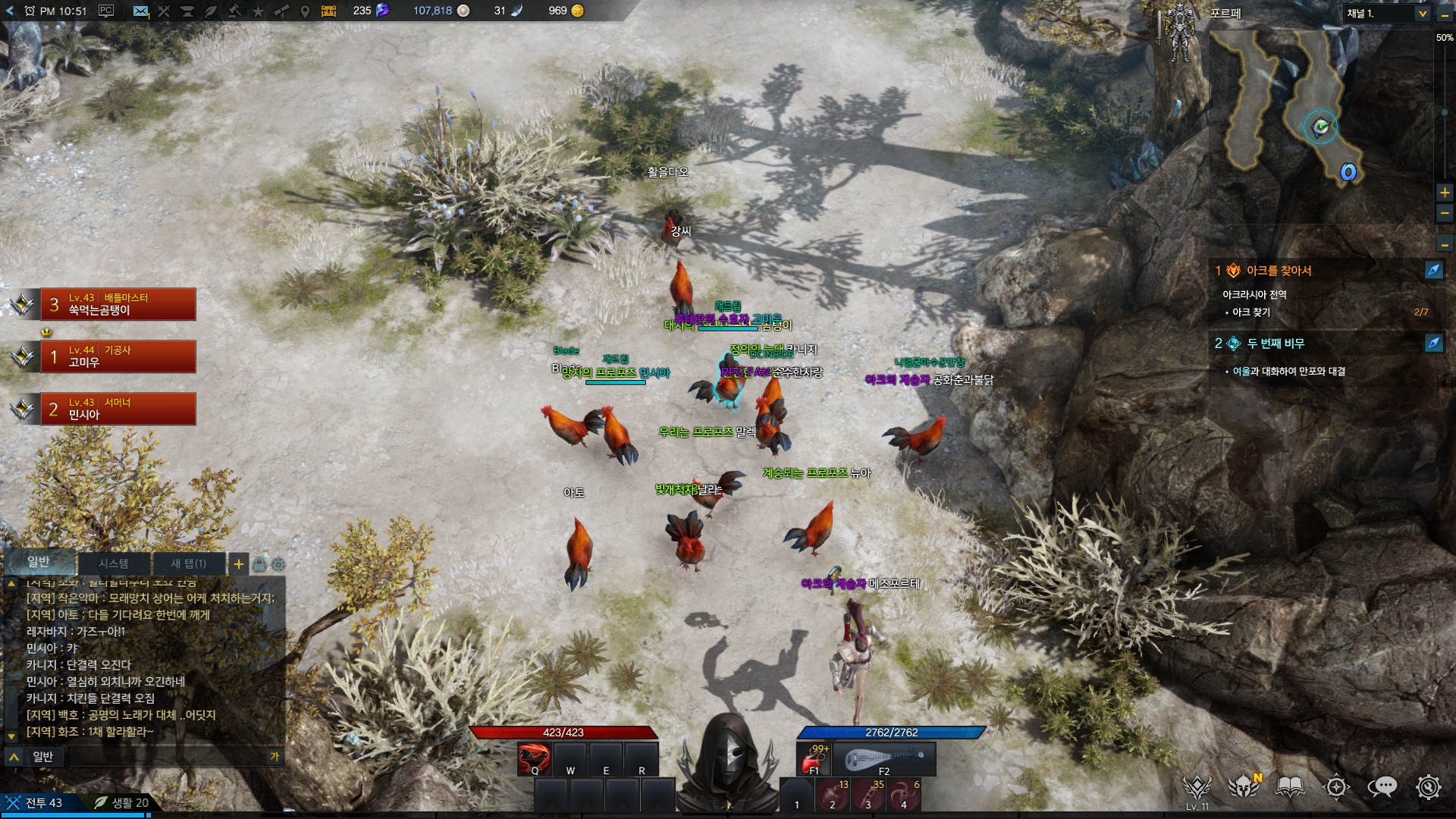Switch to the 일반 chat tab
This screenshot has height=819, width=1456.
point(39,562)
